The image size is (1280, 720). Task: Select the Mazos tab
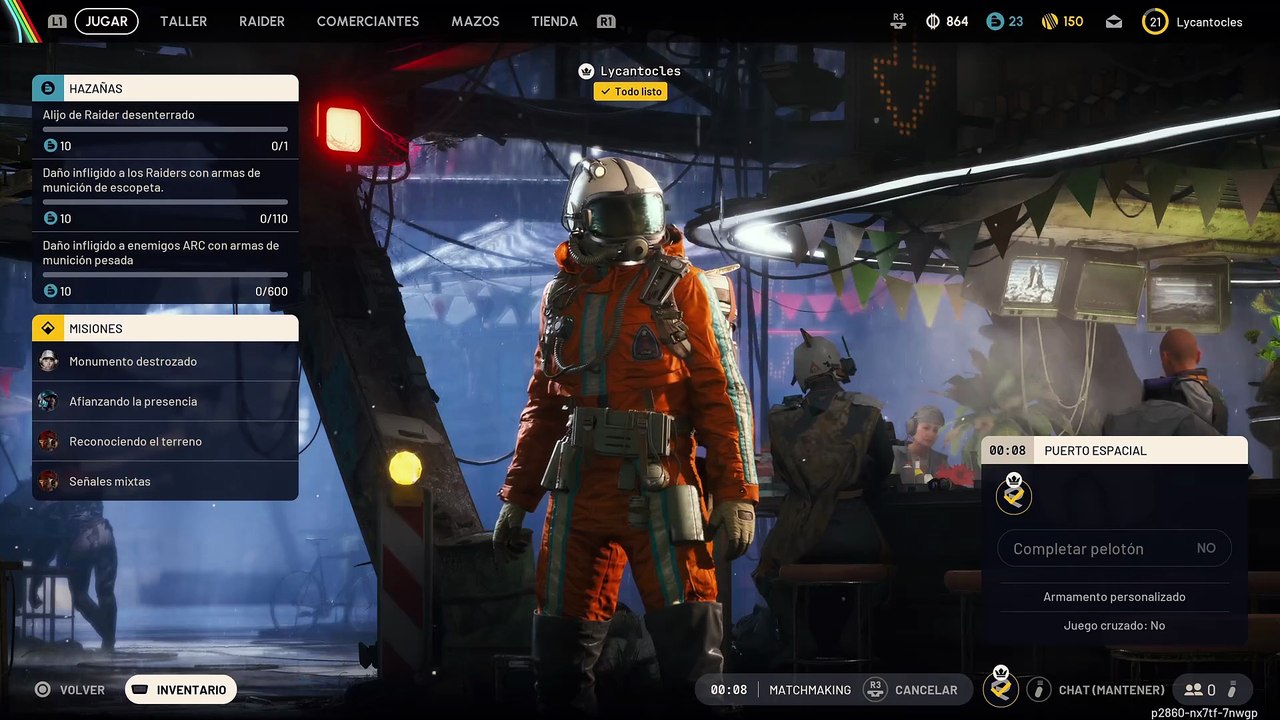(475, 21)
